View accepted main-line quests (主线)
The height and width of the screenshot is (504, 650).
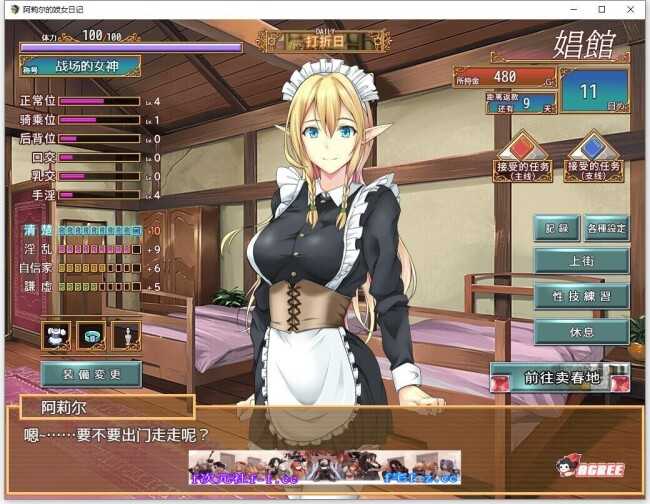523,156
